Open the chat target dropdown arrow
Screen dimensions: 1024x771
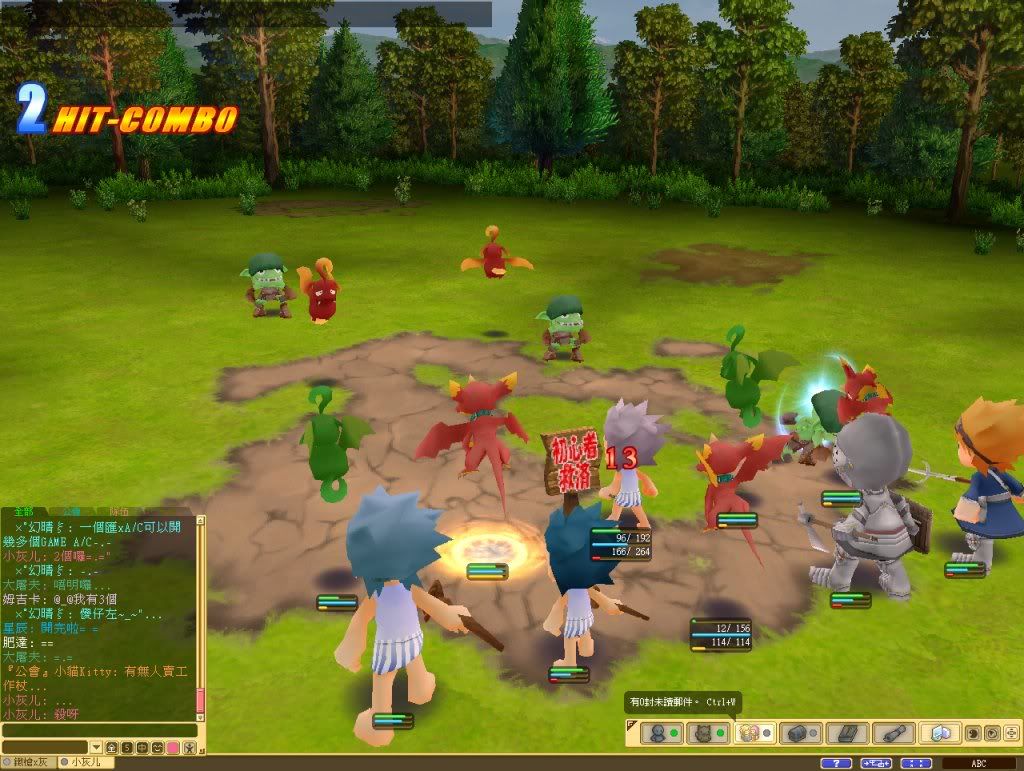point(96,747)
